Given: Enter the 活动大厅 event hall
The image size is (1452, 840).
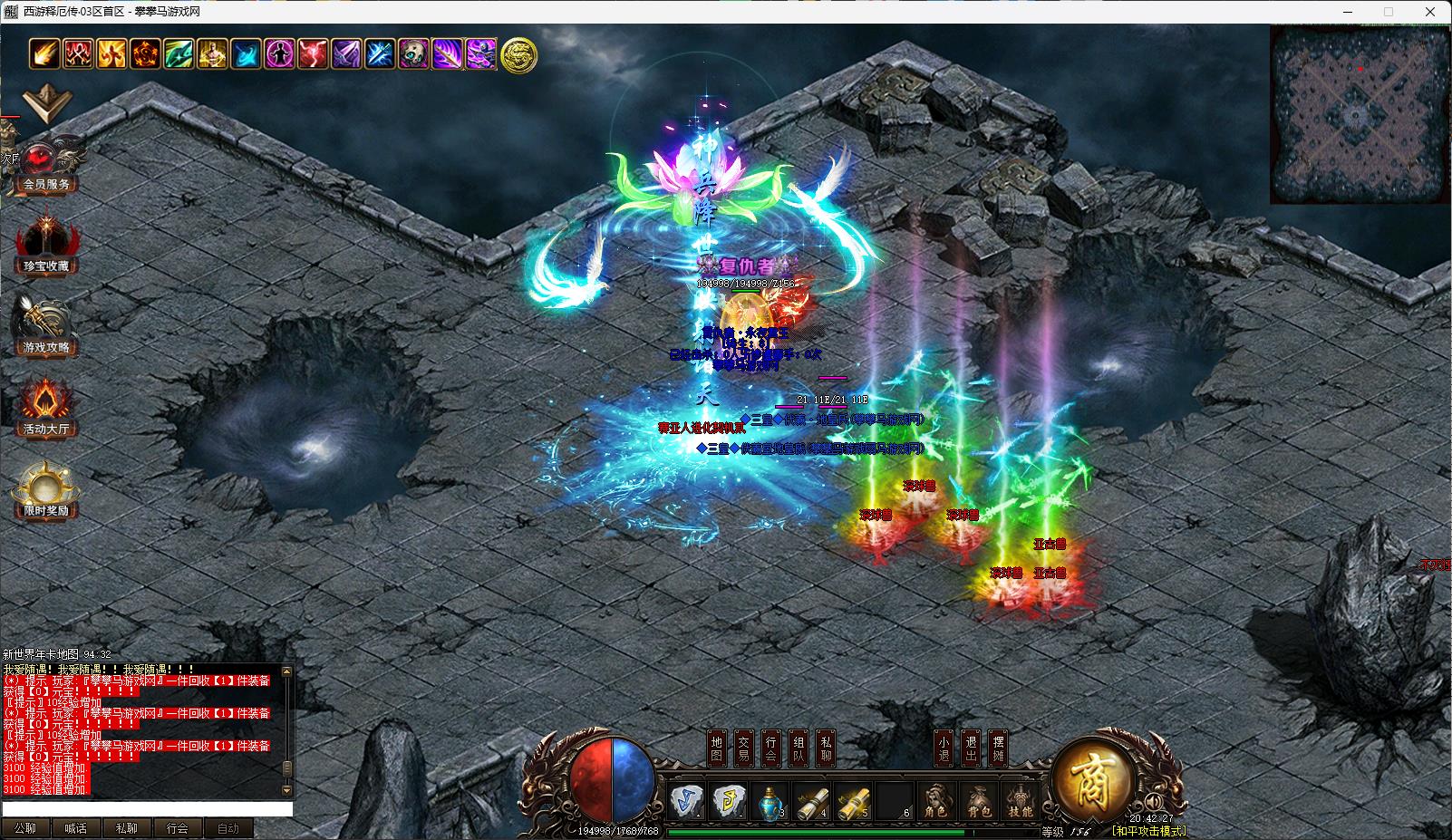Looking at the screenshot, I should coord(45,410).
